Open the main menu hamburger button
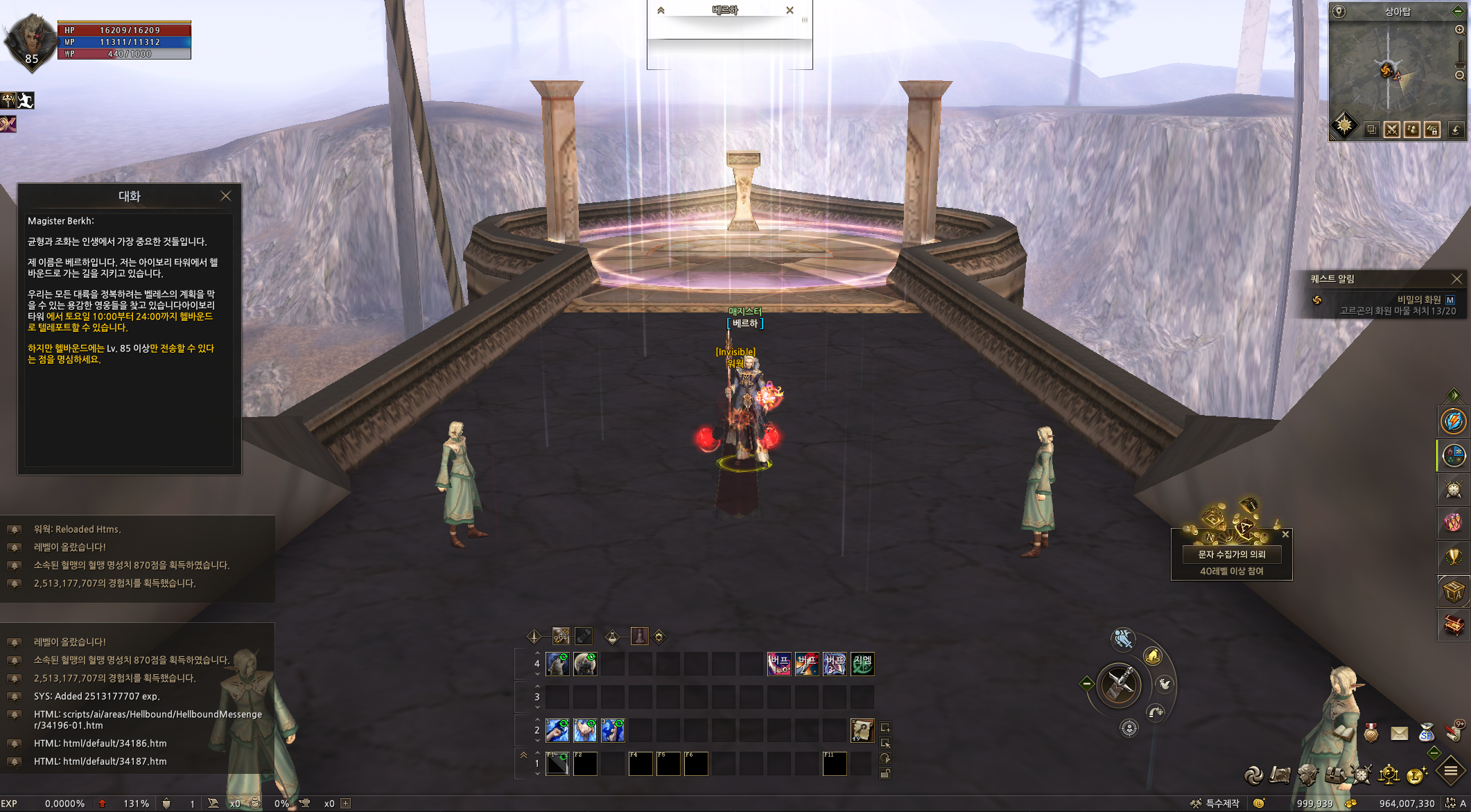Viewport: 1471px width, 812px height. (x=1450, y=771)
